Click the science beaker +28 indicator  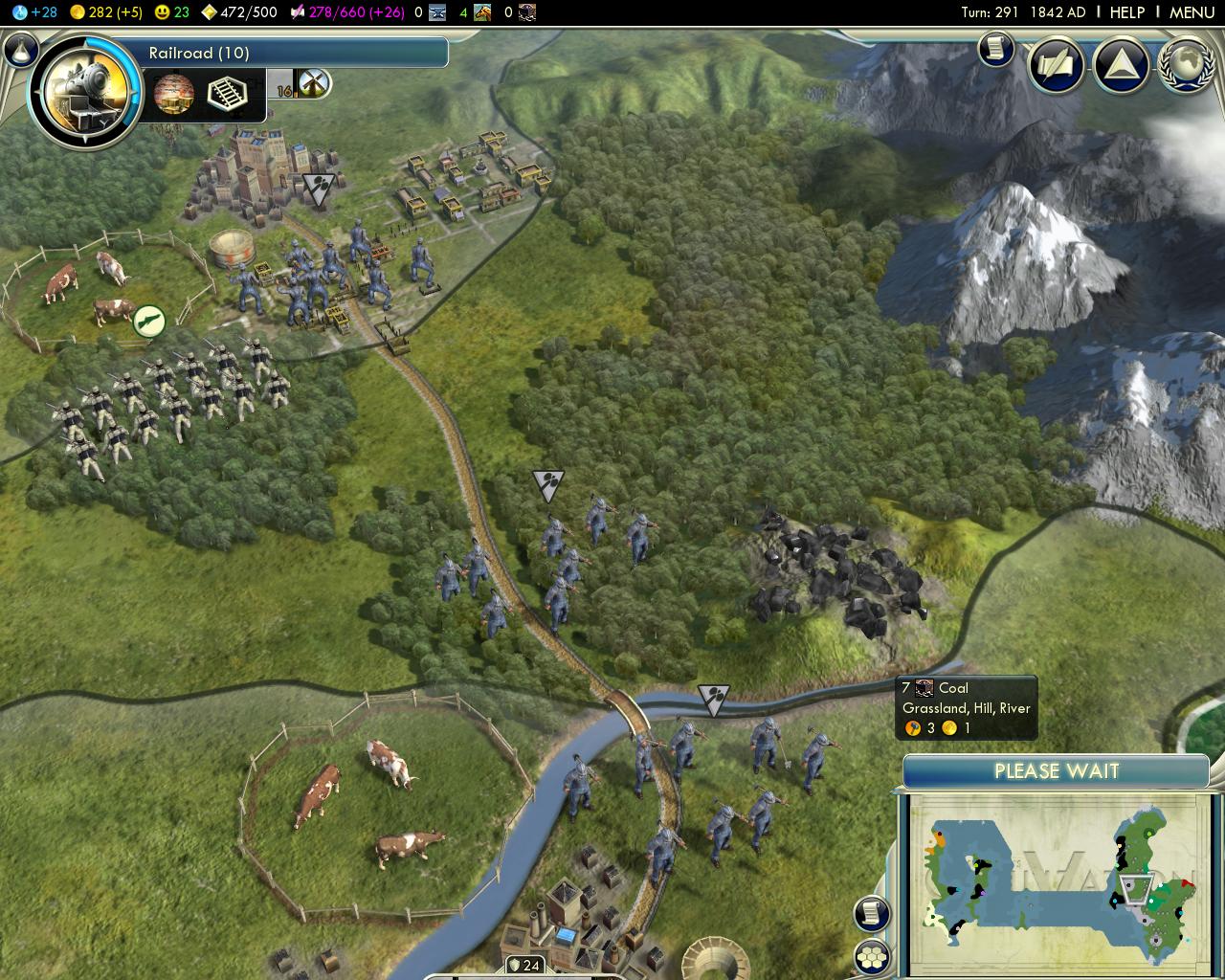point(35,12)
